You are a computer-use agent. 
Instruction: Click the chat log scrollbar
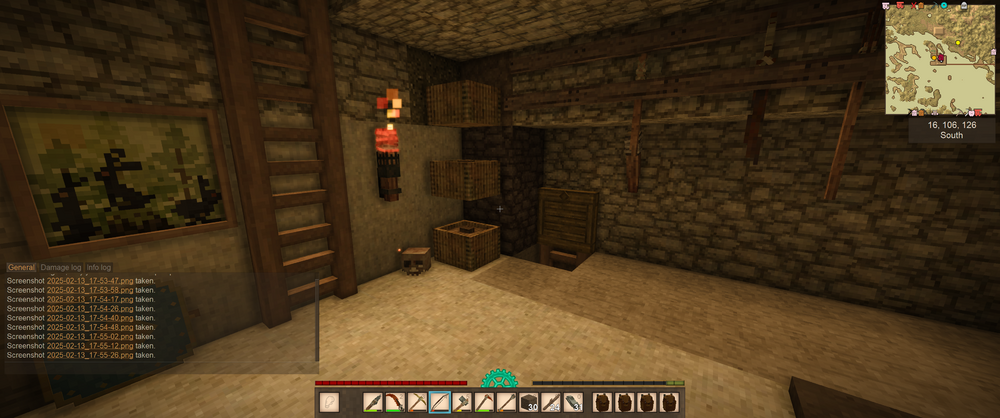point(317,320)
